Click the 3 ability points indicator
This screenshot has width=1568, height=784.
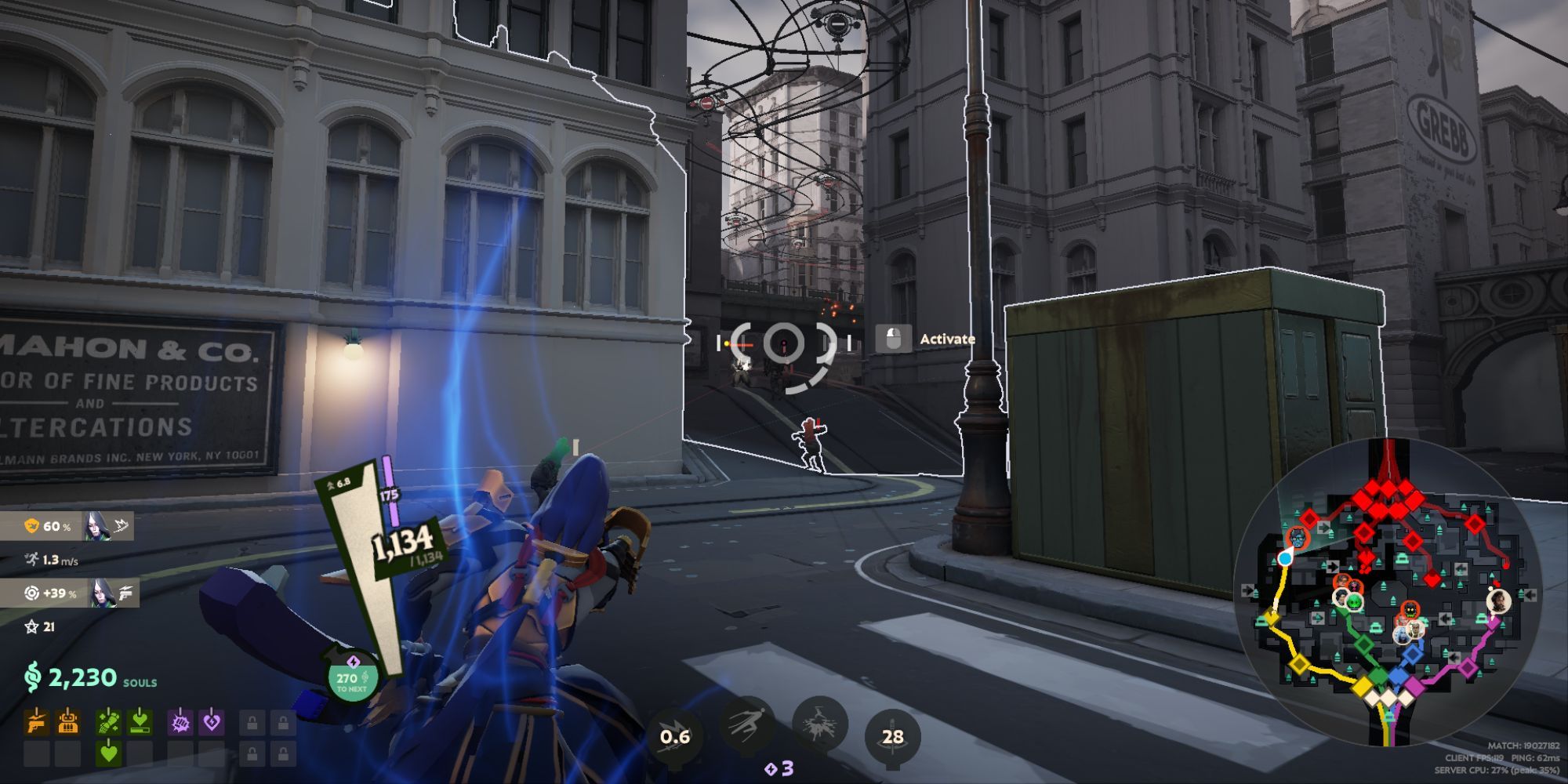tap(779, 769)
